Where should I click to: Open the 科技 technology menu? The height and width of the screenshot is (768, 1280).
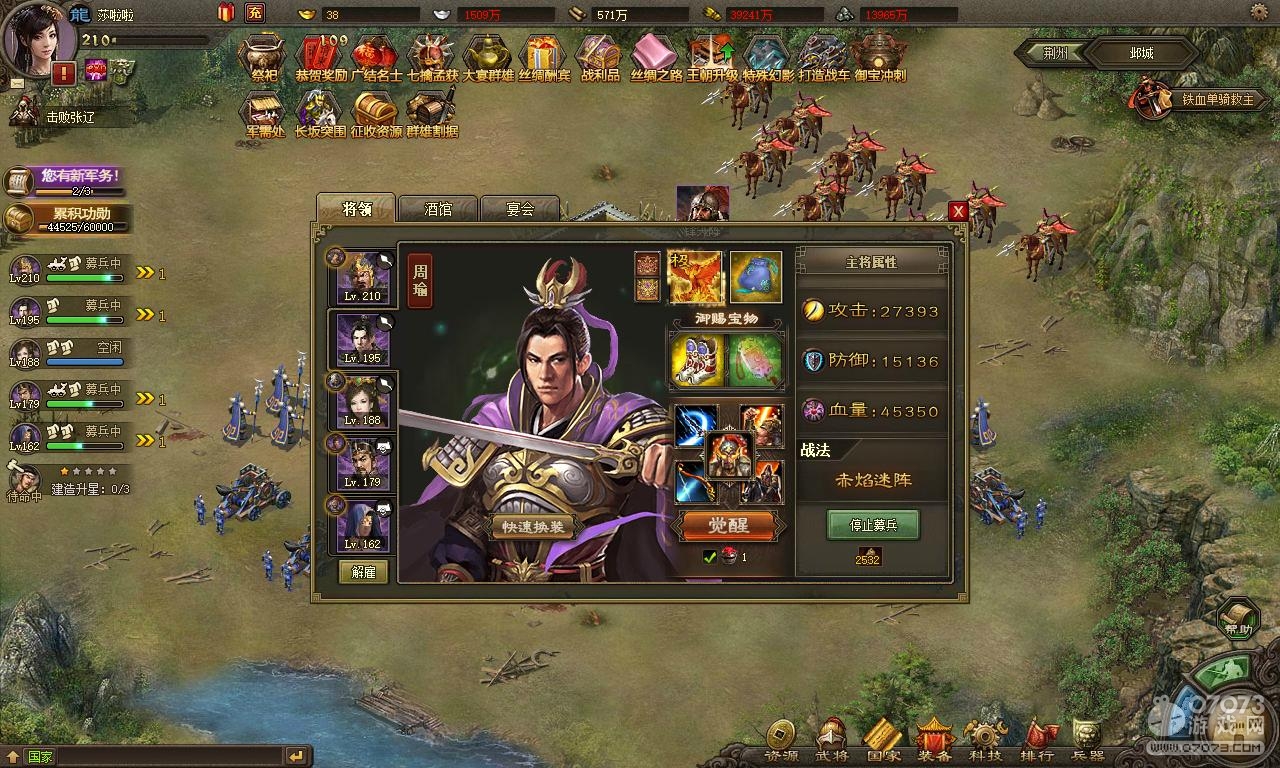click(x=985, y=740)
